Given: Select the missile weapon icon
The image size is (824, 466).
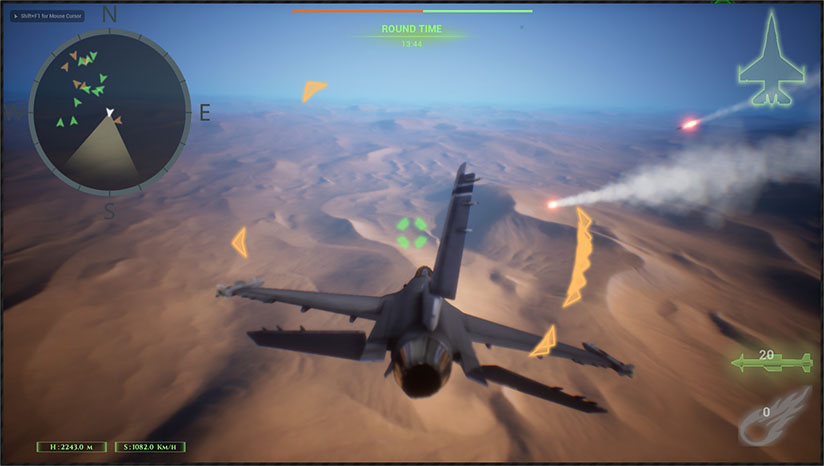Looking at the screenshot, I should point(770,362).
